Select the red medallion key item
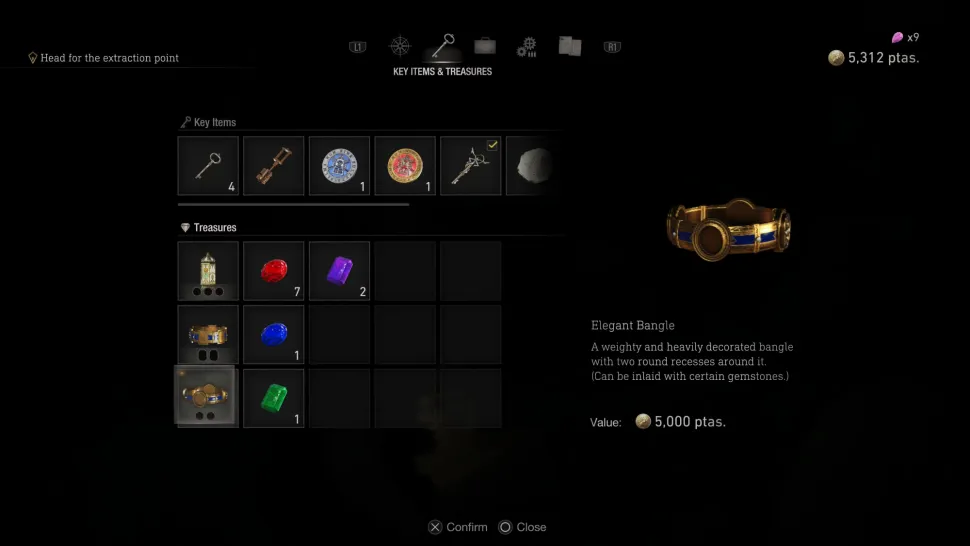The image size is (970, 546). [x=405, y=166]
